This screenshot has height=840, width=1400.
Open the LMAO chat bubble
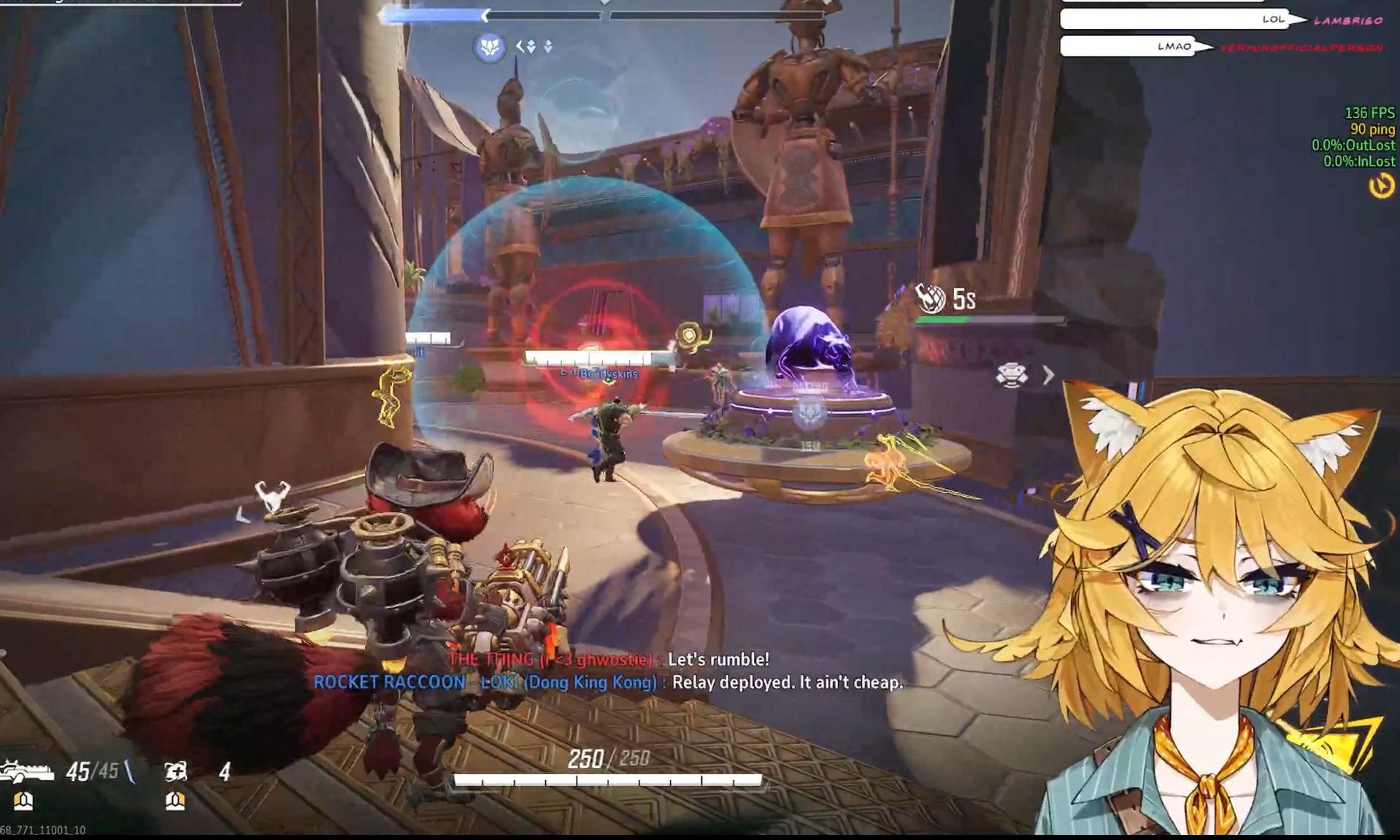[1129, 47]
